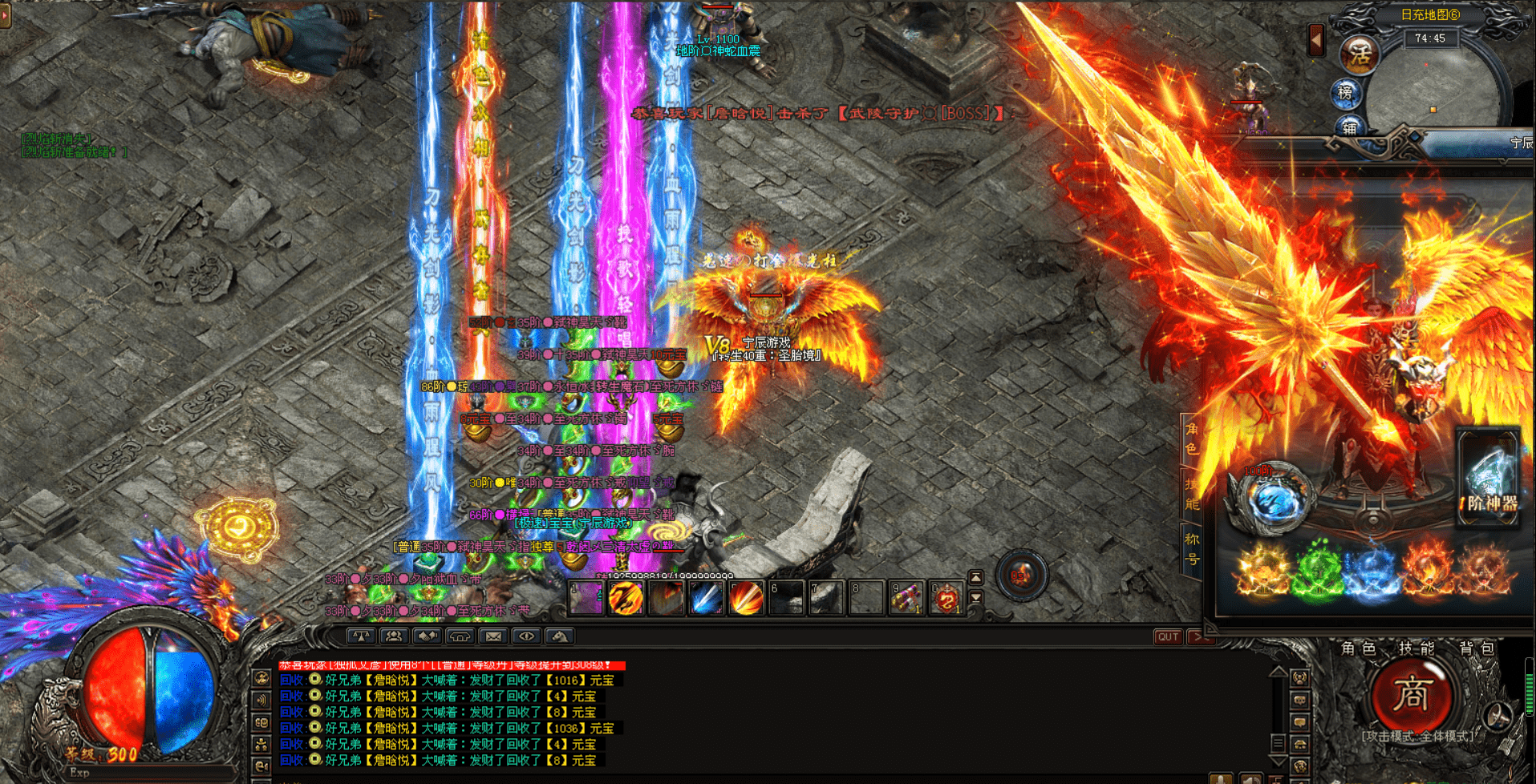
Task: Toggle the eye icon on the toolbar
Action: click(x=526, y=636)
